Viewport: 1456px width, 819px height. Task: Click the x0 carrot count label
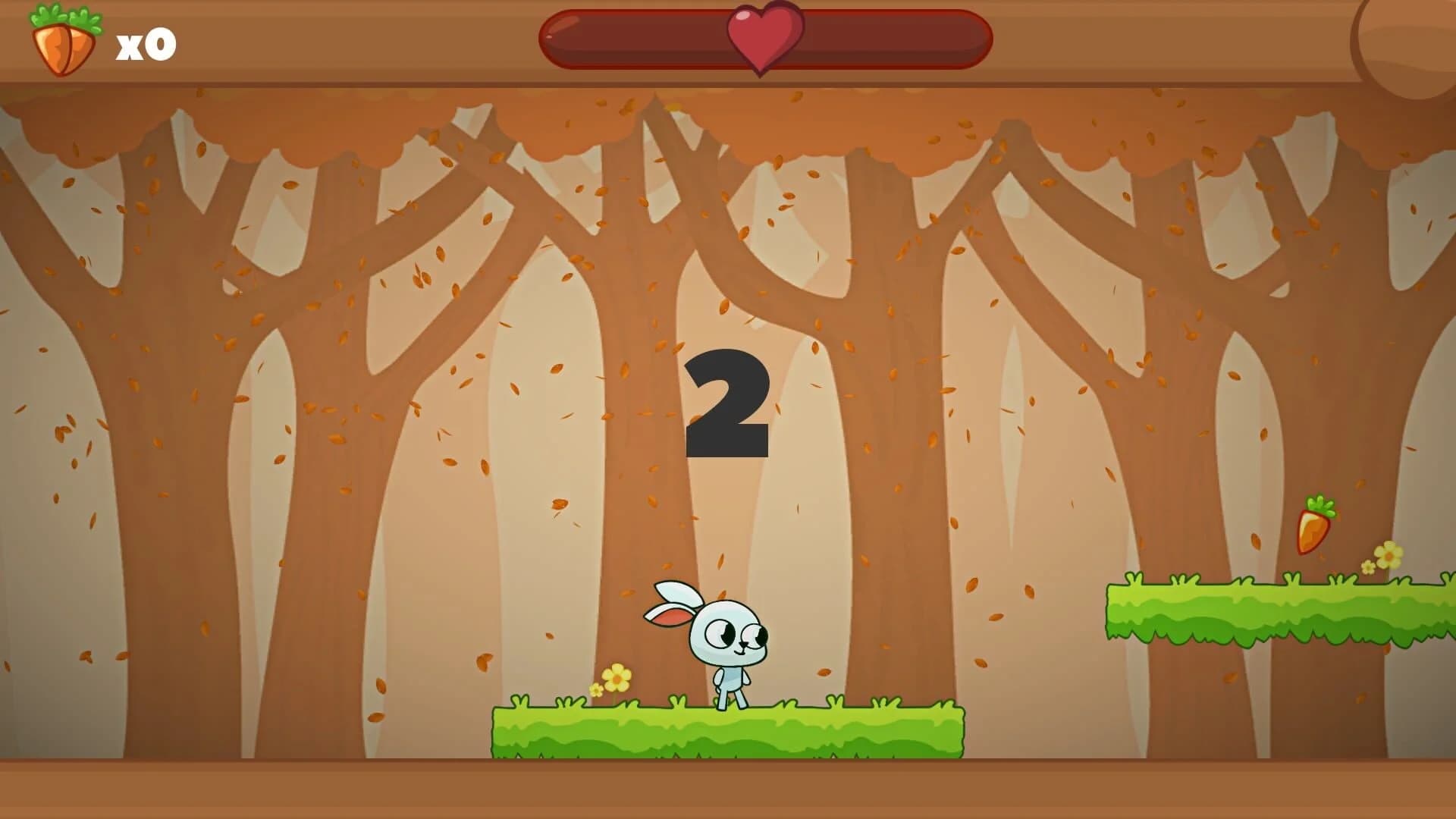[144, 43]
